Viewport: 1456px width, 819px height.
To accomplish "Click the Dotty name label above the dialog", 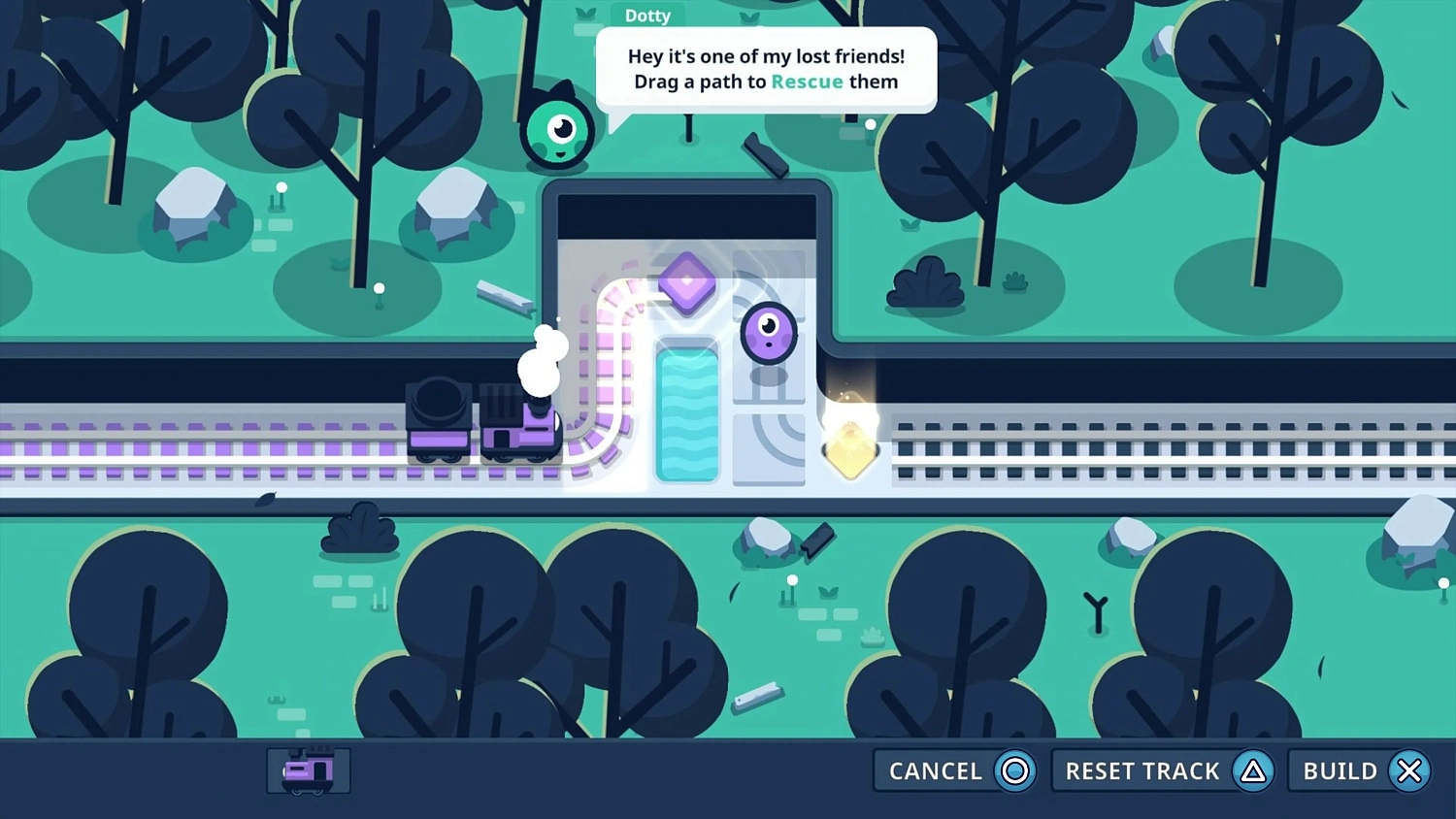I will pos(647,15).
